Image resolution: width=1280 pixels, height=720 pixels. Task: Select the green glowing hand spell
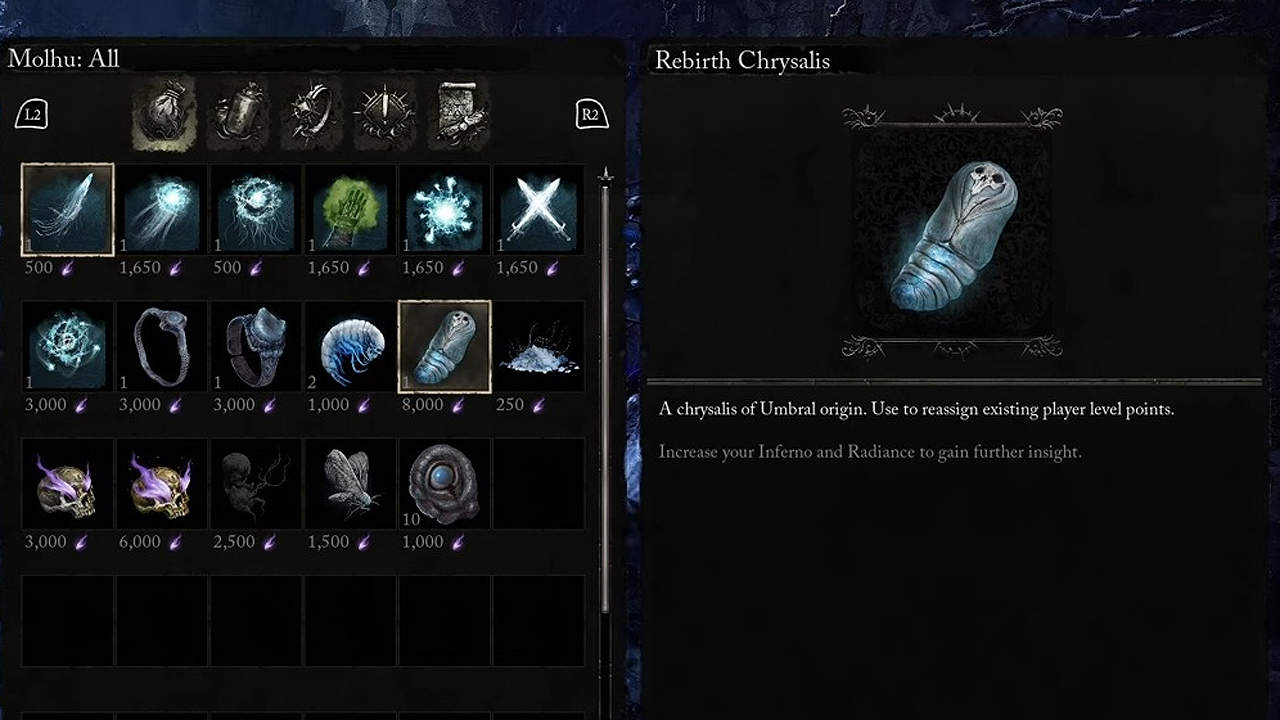click(x=351, y=210)
